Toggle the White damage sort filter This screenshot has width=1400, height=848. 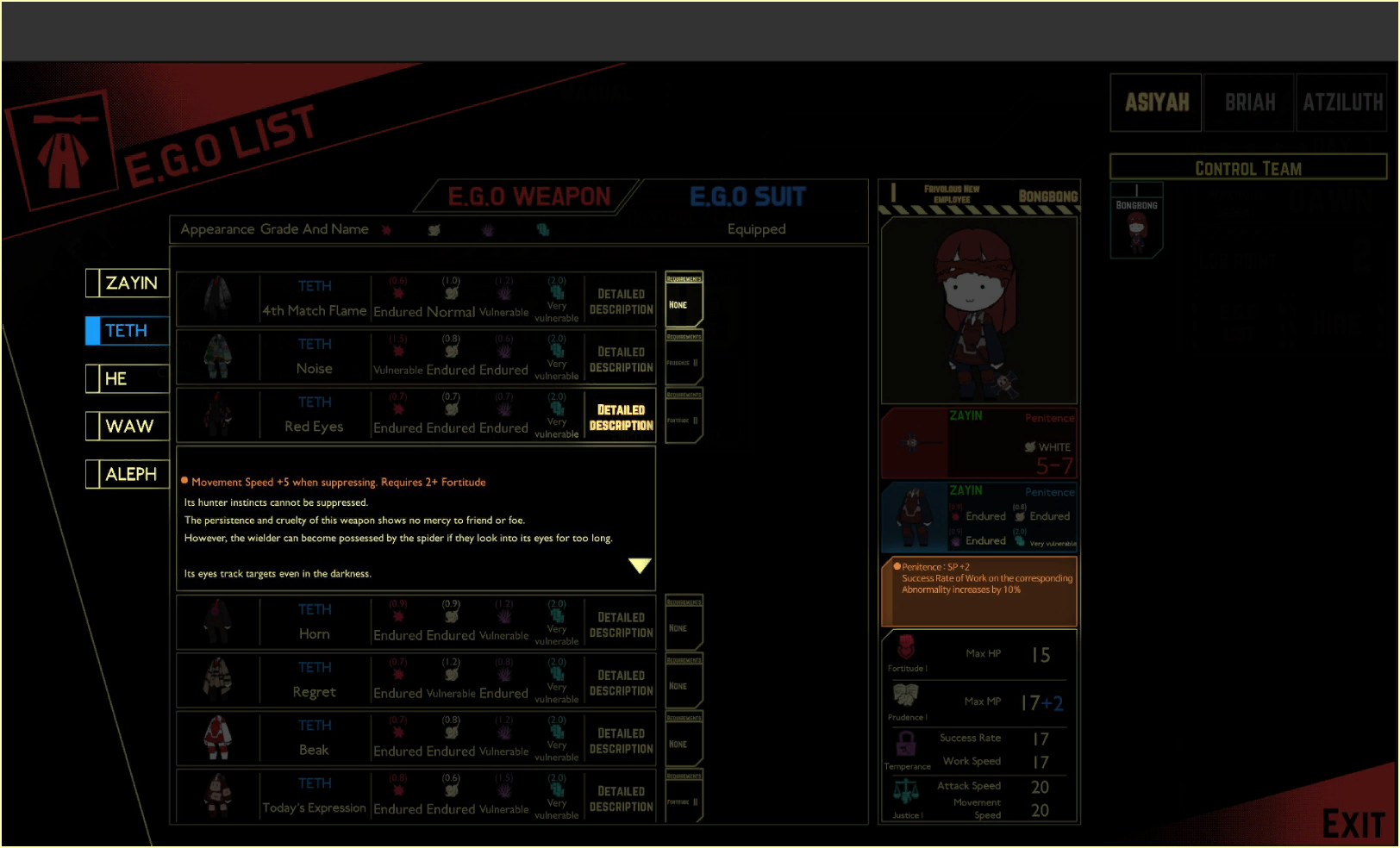pyautogui.click(x=434, y=229)
